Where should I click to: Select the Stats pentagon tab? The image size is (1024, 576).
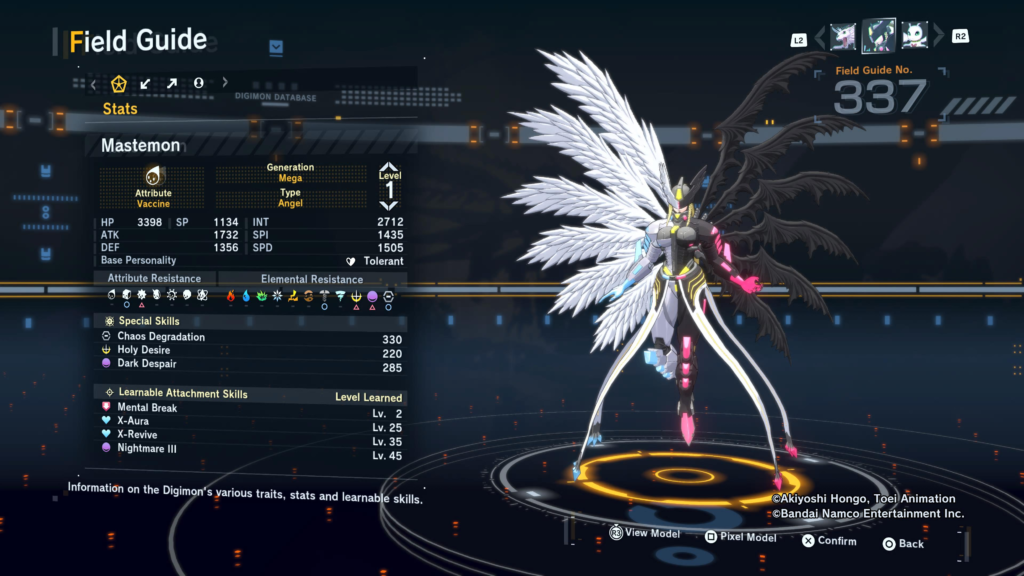tap(119, 83)
